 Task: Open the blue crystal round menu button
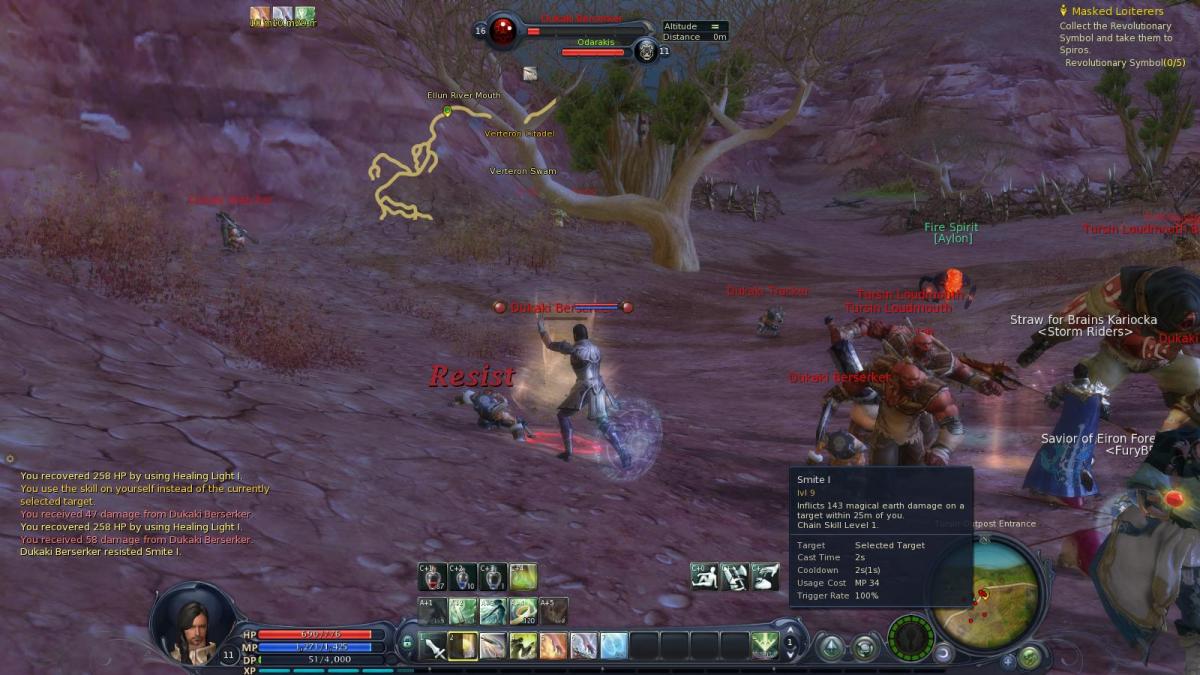pyautogui.click(x=830, y=648)
